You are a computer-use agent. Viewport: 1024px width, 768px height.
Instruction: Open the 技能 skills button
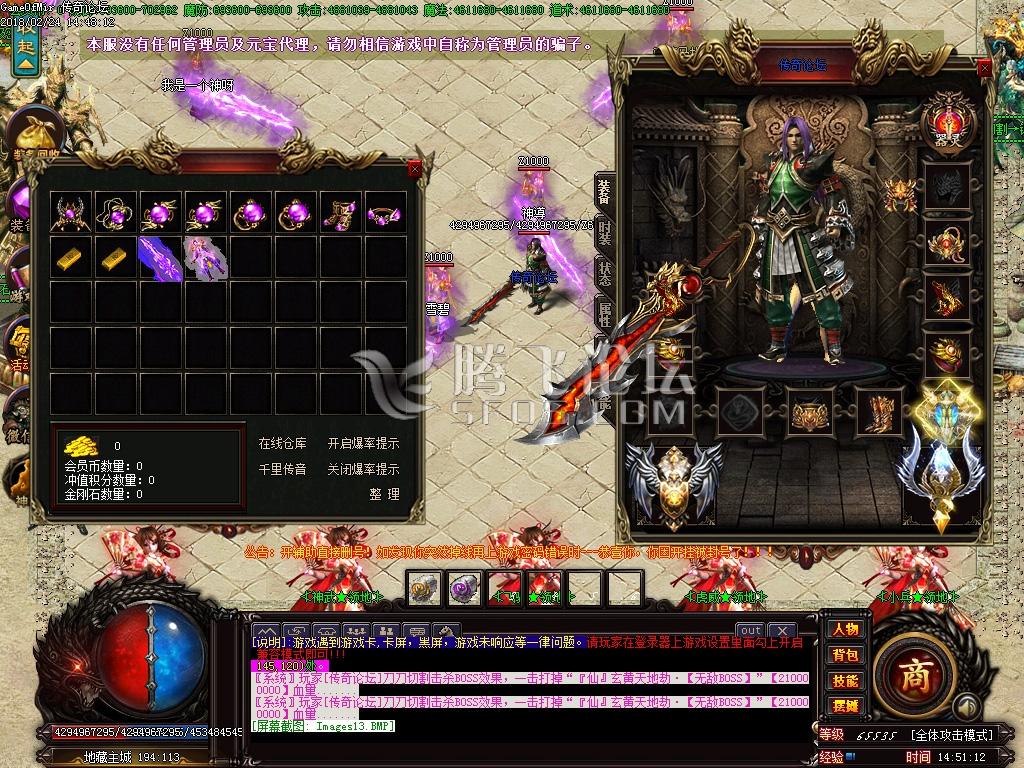coord(845,681)
